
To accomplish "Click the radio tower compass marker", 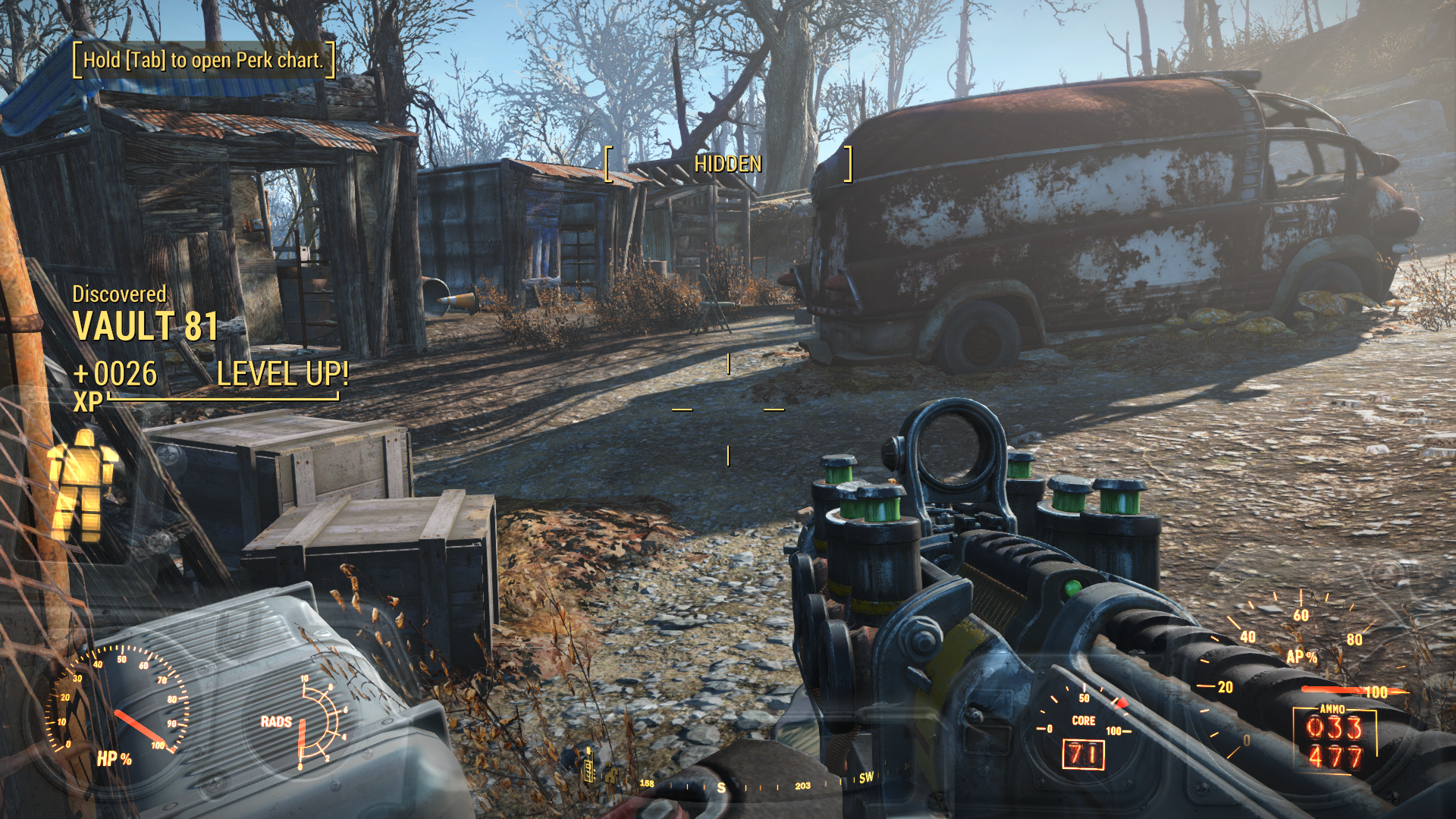I will coord(588,764).
